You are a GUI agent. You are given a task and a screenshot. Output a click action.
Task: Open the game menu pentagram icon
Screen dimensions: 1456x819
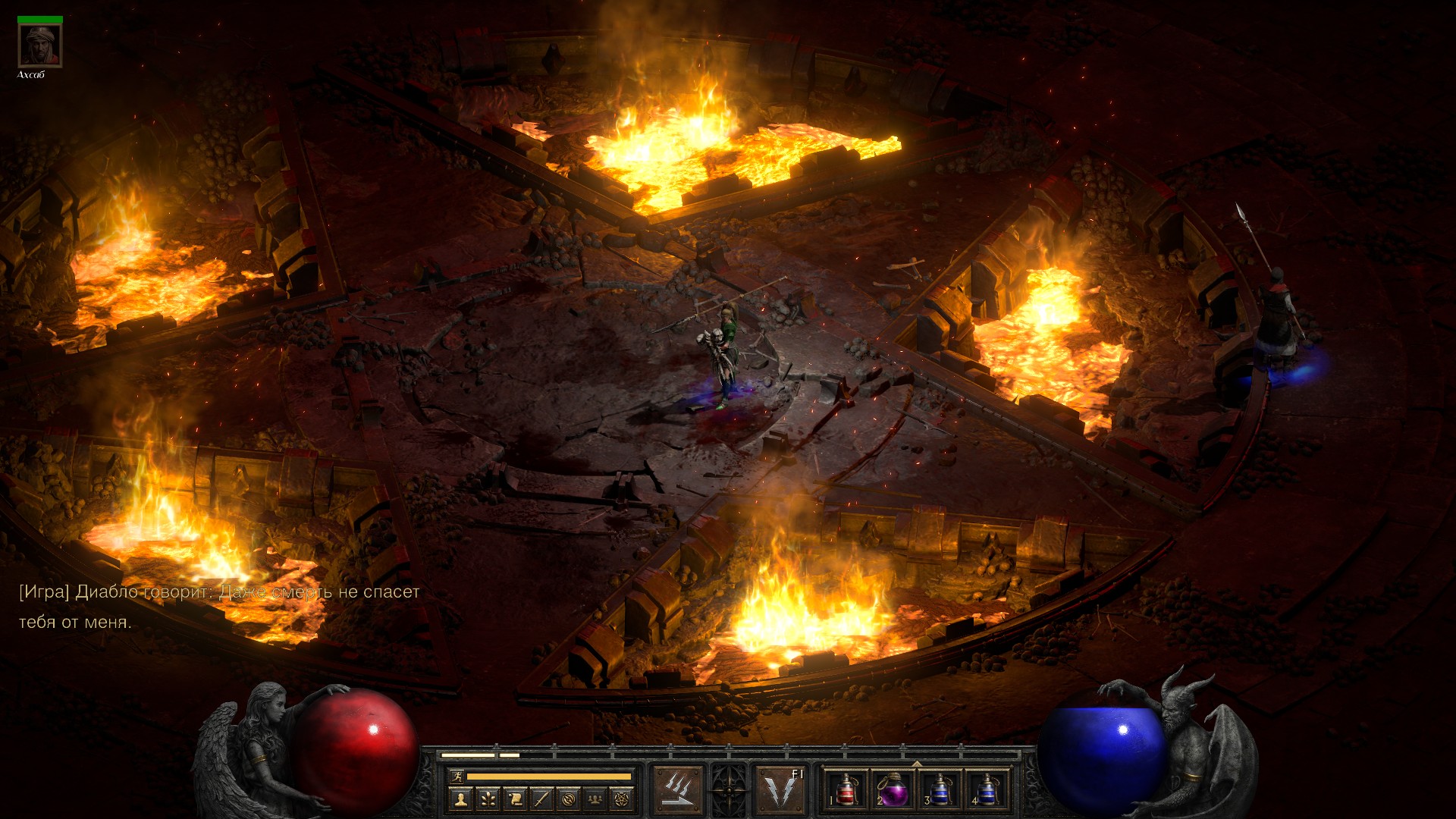(x=623, y=799)
